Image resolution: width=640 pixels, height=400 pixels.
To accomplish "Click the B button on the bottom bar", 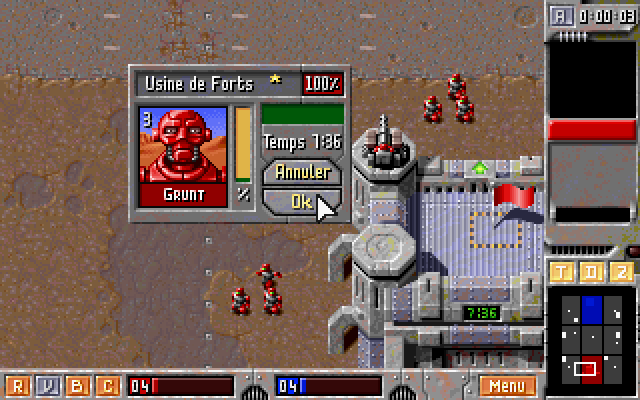I will coord(77,385).
